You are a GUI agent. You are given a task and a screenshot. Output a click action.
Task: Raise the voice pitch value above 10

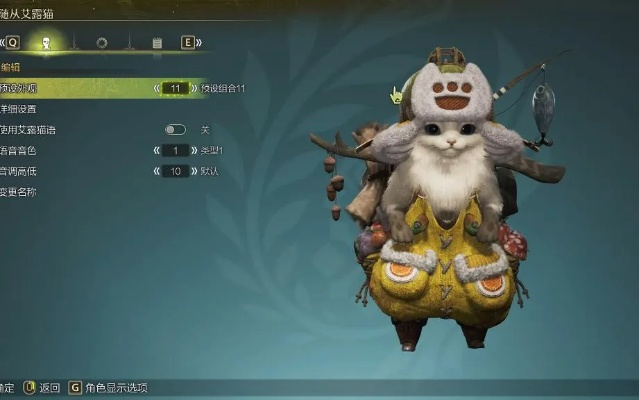pos(194,171)
